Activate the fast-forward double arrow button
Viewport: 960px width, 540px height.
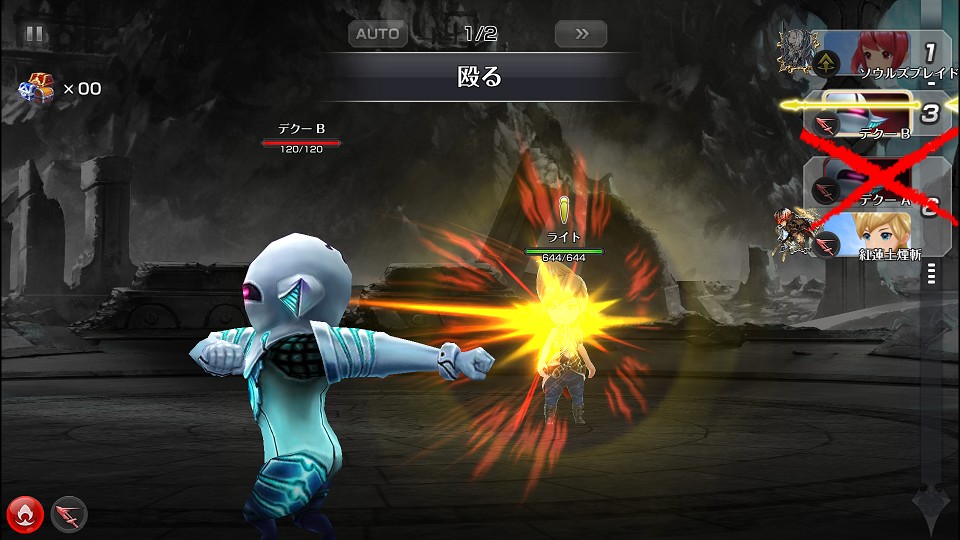tap(581, 34)
